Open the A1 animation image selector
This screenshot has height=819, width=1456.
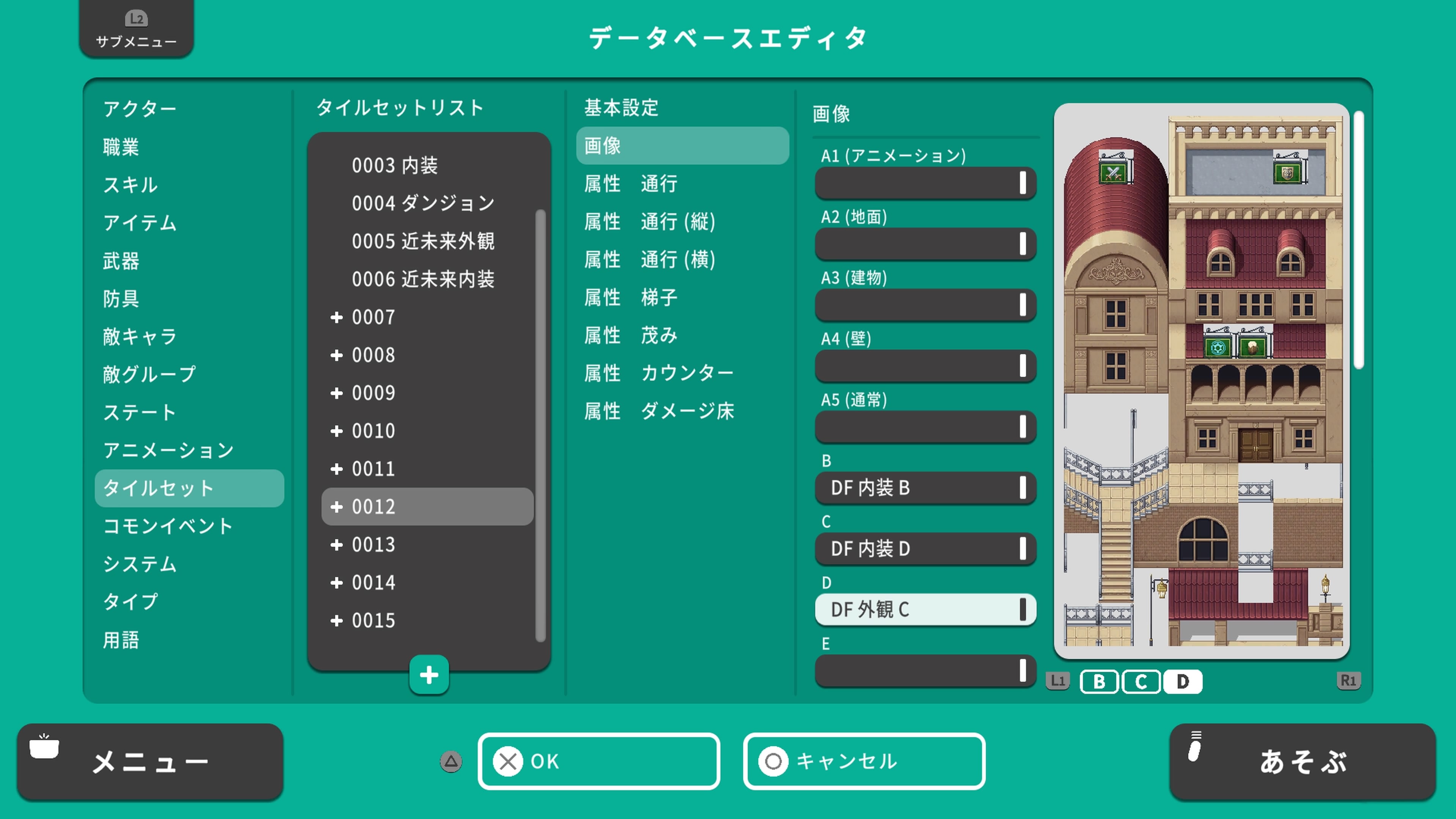click(x=925, y=183)
